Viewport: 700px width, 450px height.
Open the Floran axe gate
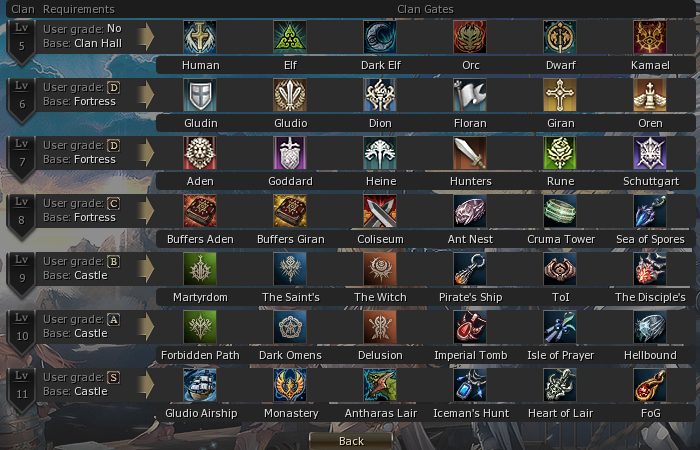[470, 96]
